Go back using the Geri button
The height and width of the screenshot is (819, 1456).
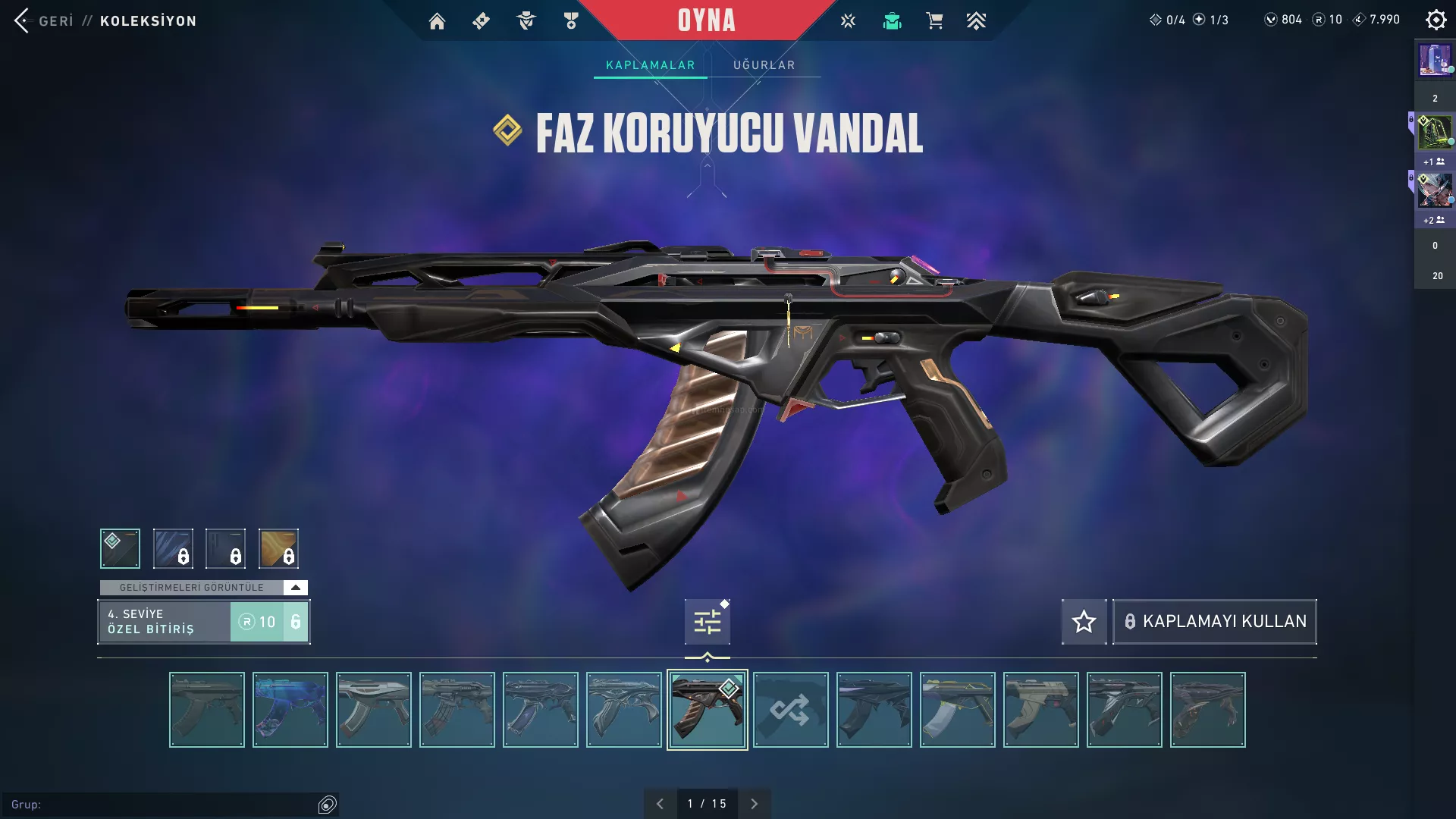pyautogui.click(x=44, y=20)
